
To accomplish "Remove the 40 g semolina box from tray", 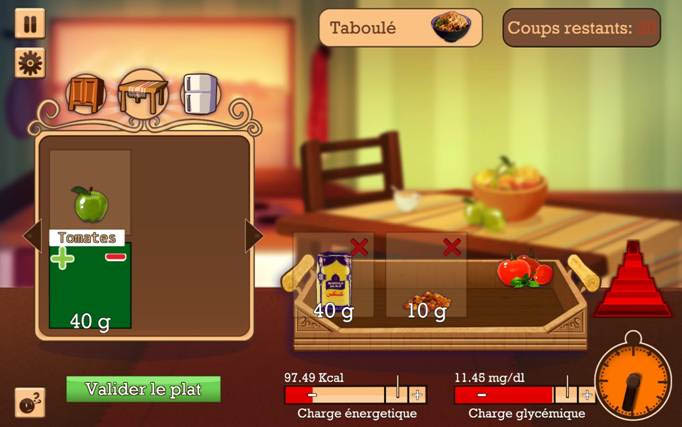I will 359,246.
